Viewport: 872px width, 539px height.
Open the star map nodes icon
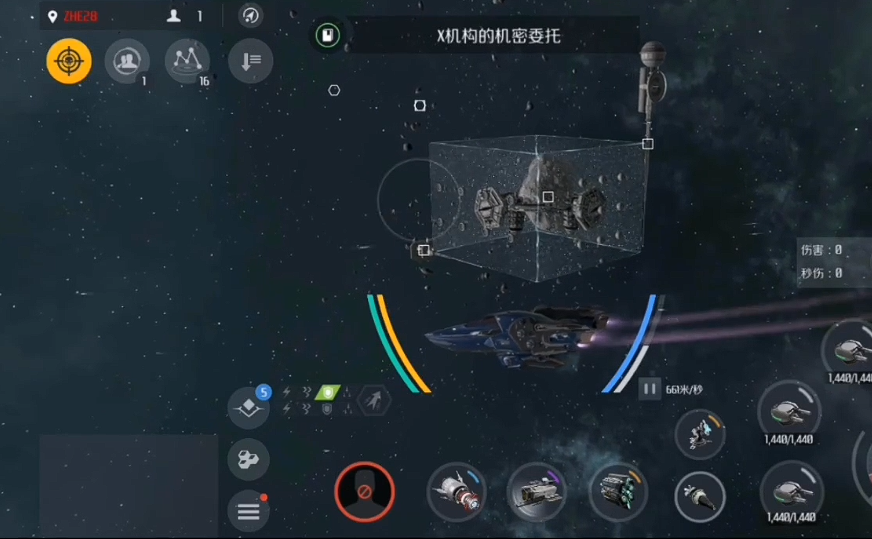tap(186, 61)
